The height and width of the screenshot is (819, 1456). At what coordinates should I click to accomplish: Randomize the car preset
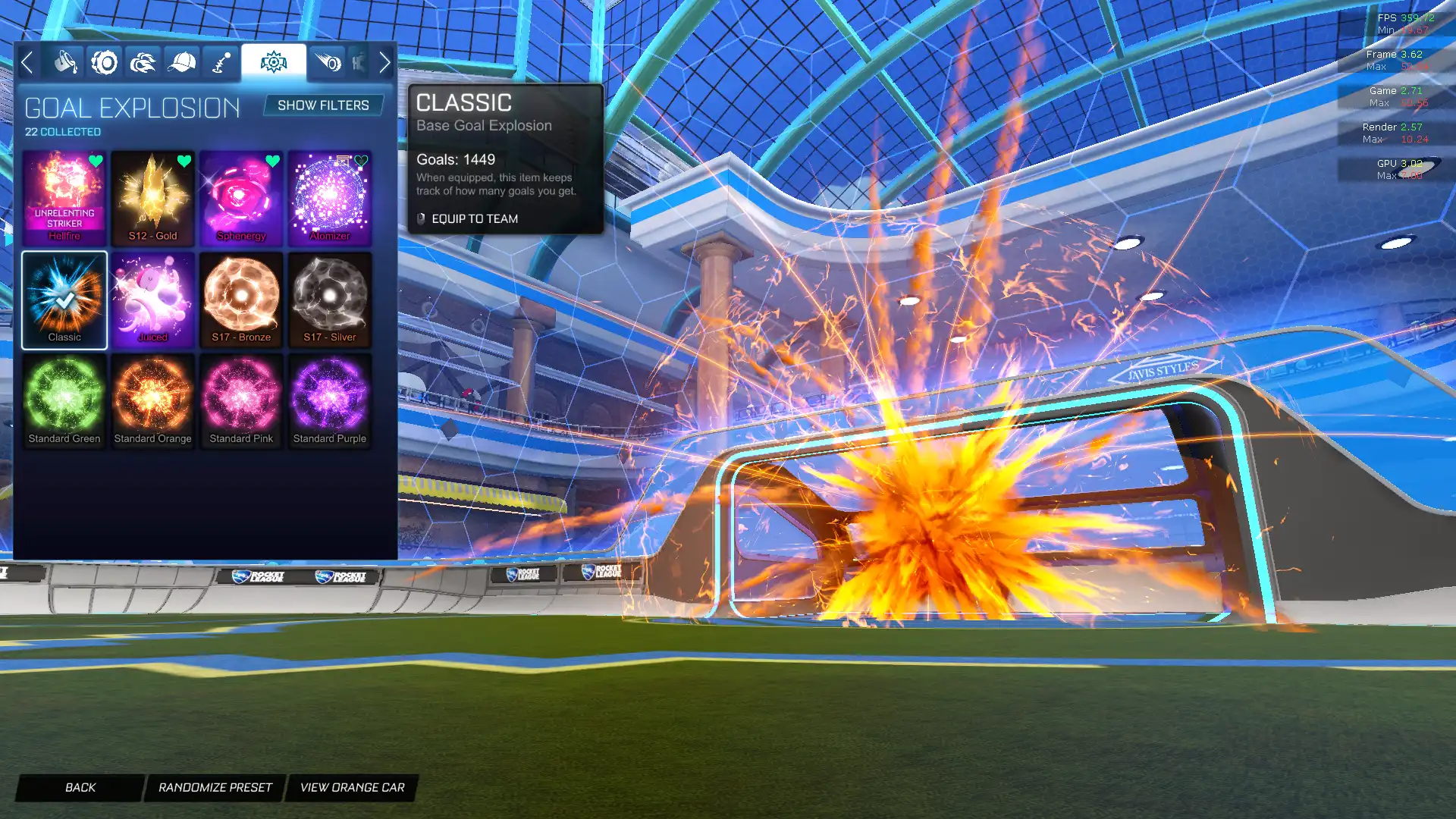pyautogui.click(x=215, y=787)
